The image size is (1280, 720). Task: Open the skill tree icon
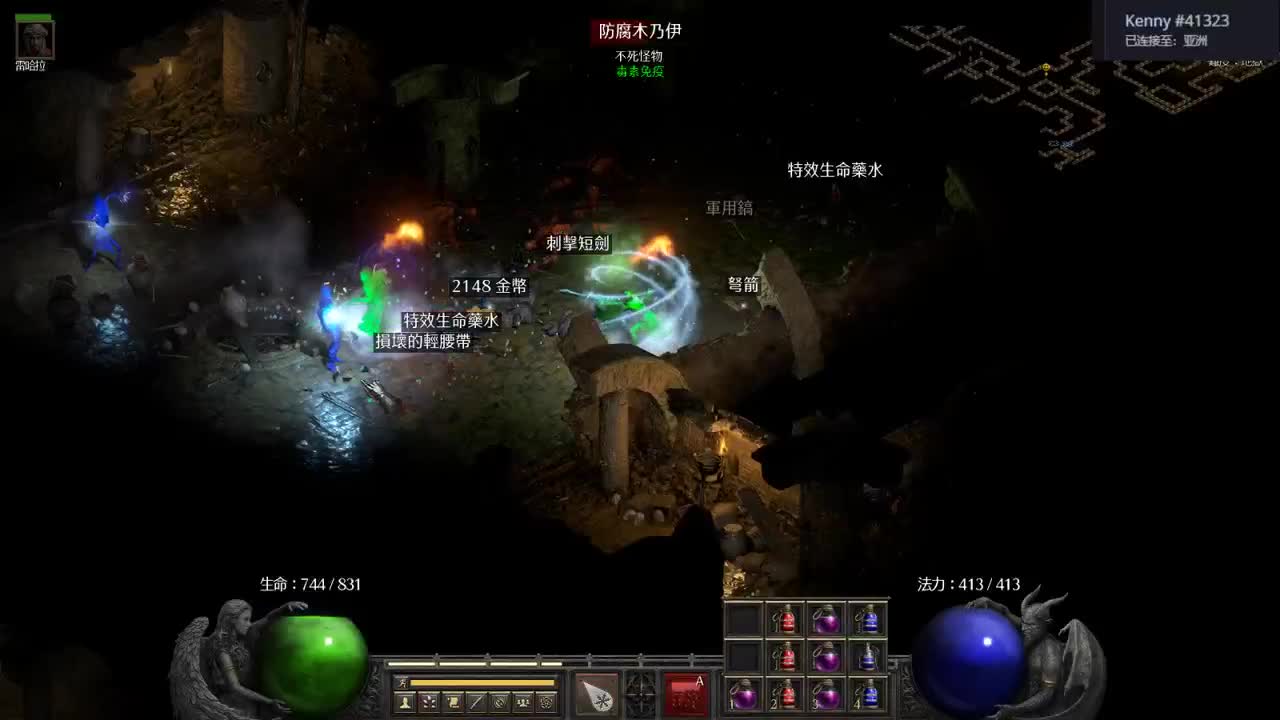pos(429,700)
